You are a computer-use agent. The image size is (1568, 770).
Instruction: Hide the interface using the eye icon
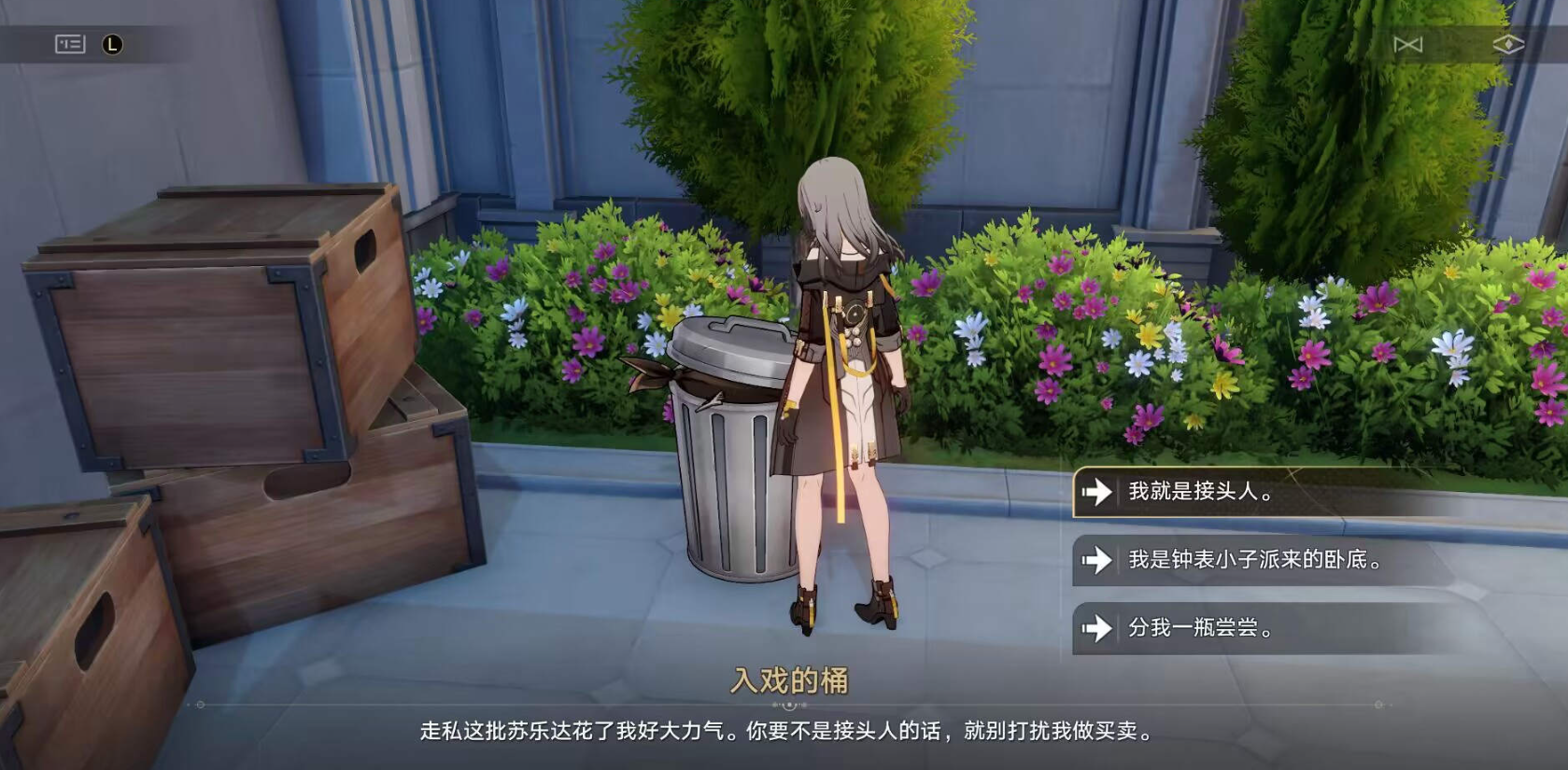[x=1511, y=42]
